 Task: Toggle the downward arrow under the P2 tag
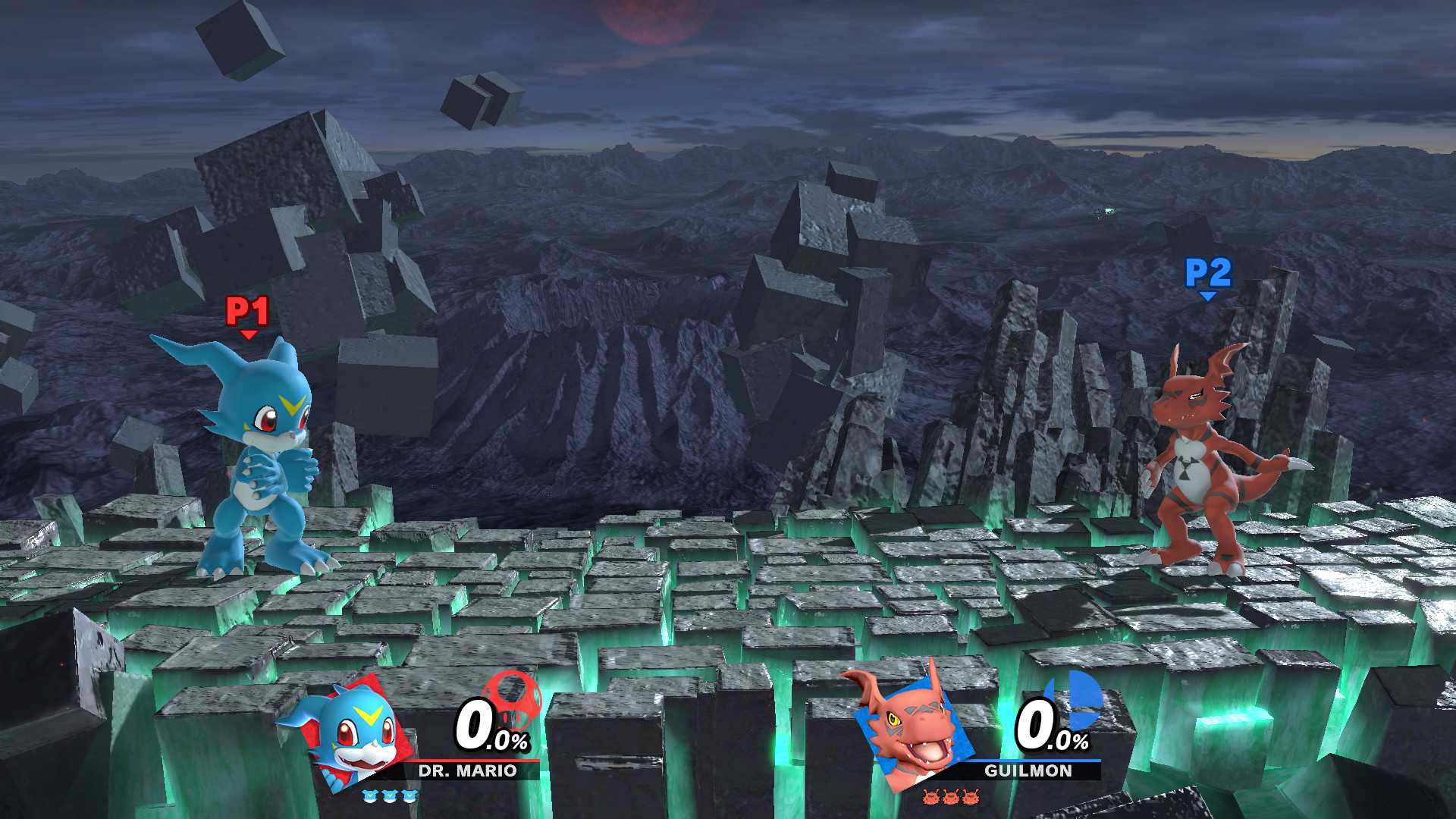click(1207, 296)
